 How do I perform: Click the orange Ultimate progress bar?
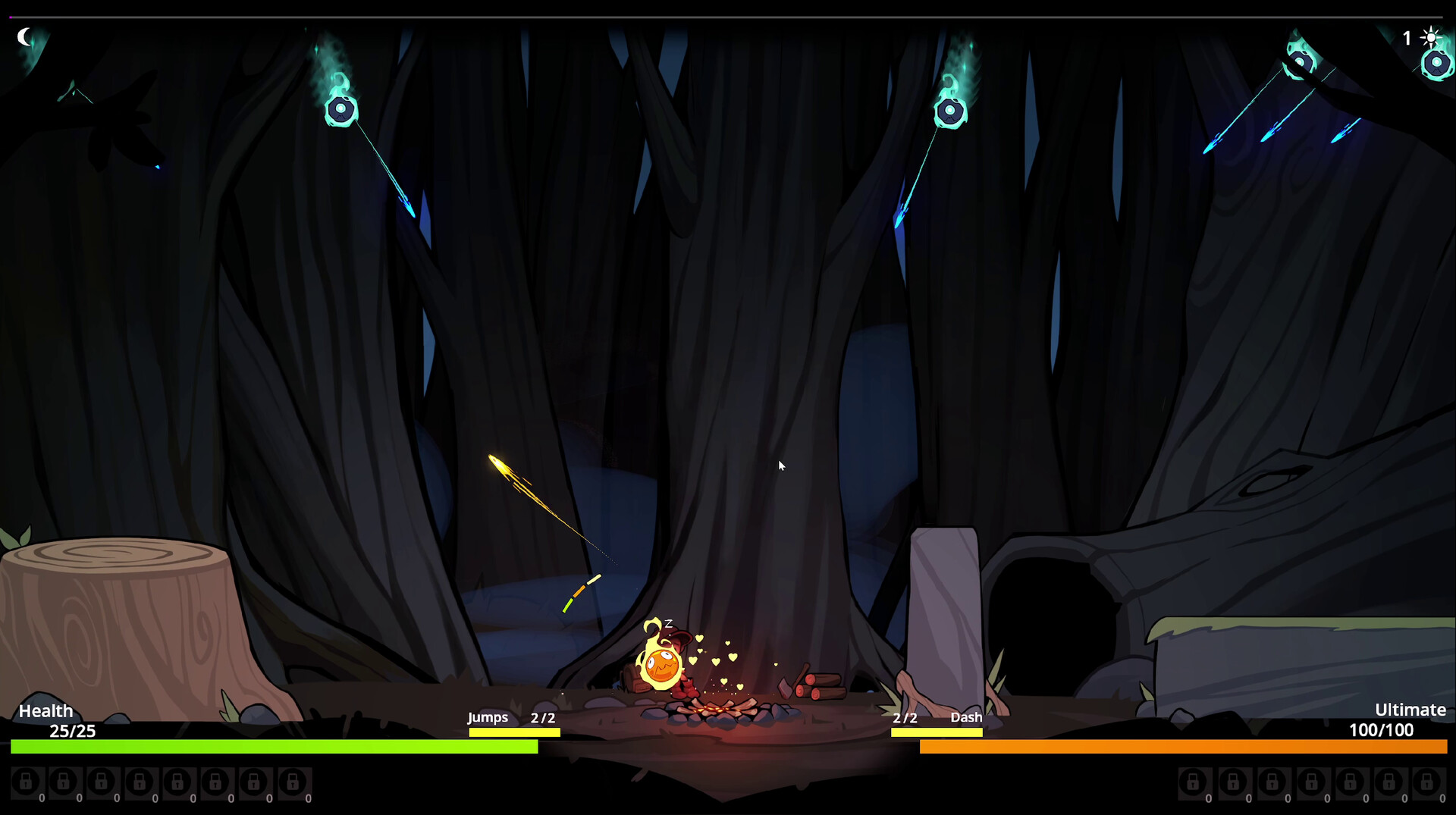point(1183,747)
